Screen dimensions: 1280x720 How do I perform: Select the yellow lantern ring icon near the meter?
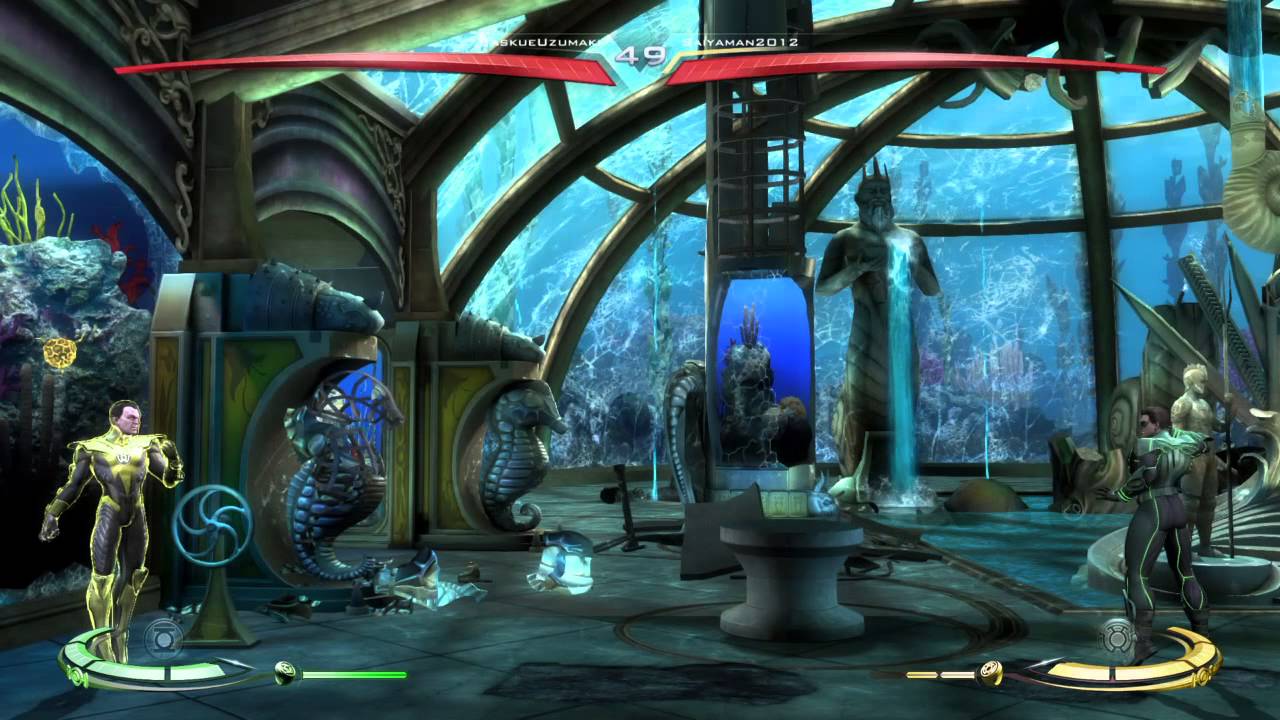pyautogui.click(x=989, y=672)
